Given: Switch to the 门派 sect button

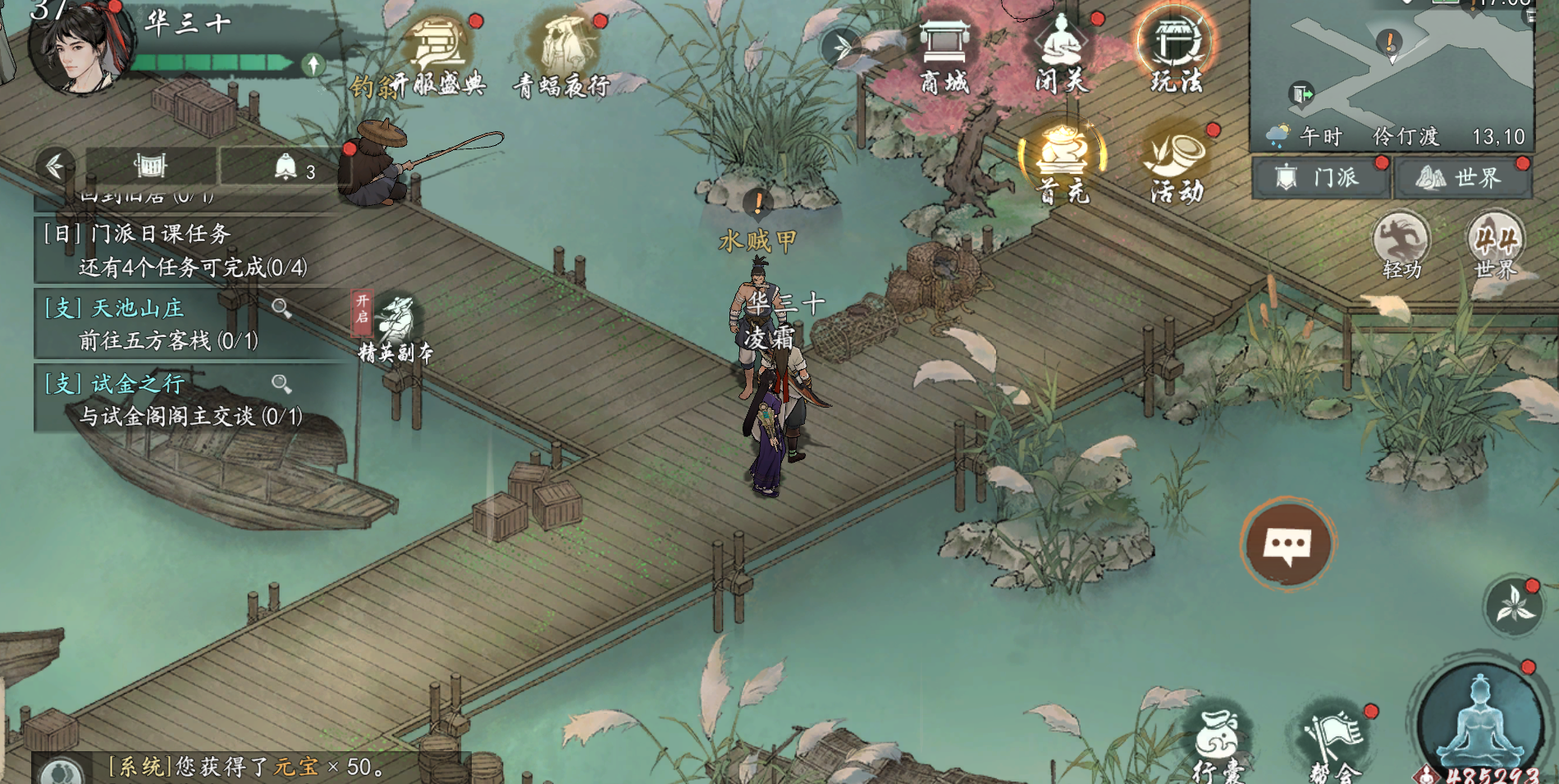Looking at the screenshot, I should click(1321, 177).
